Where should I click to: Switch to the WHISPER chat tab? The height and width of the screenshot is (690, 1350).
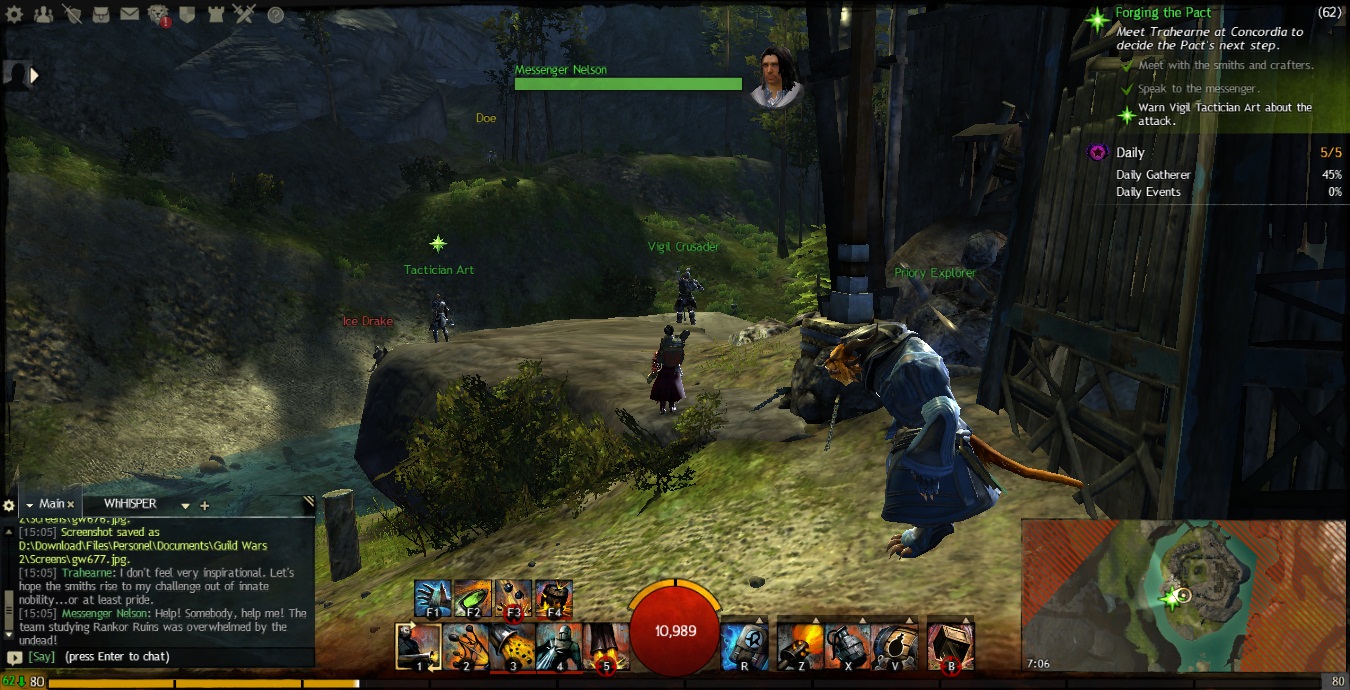[x=130, y=504]
